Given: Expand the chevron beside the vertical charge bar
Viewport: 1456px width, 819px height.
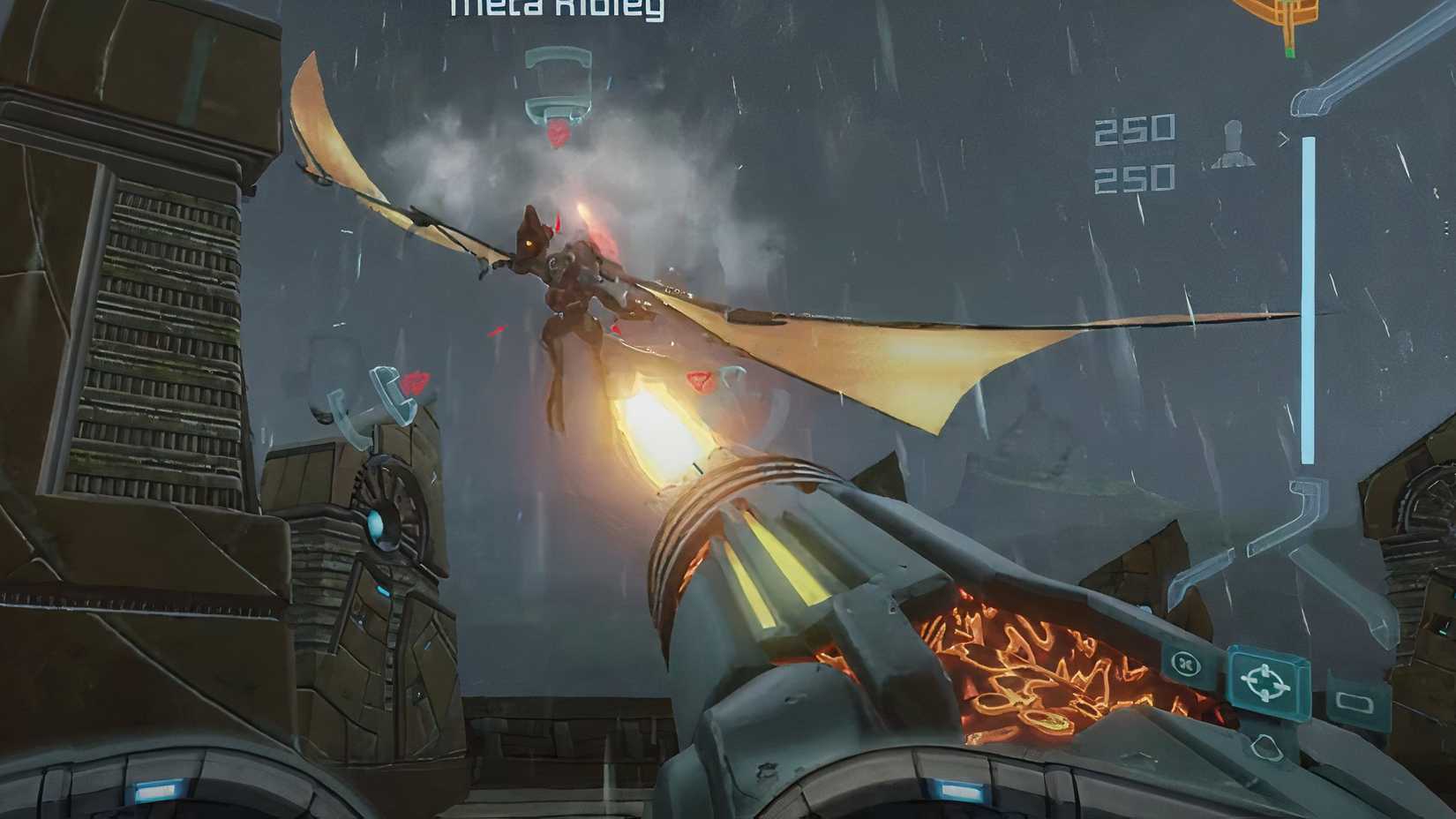Looking at the screenshot, I should tap(1285, 137).
